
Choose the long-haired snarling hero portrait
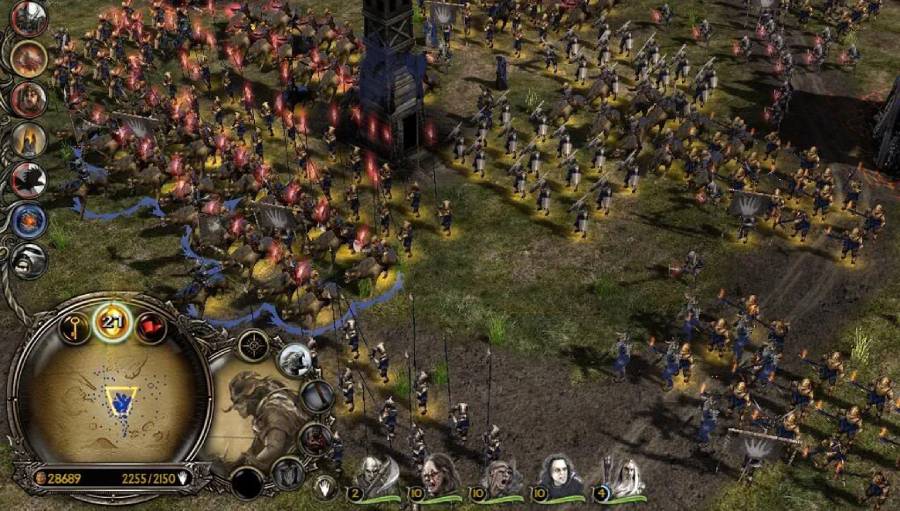[440, 476]
